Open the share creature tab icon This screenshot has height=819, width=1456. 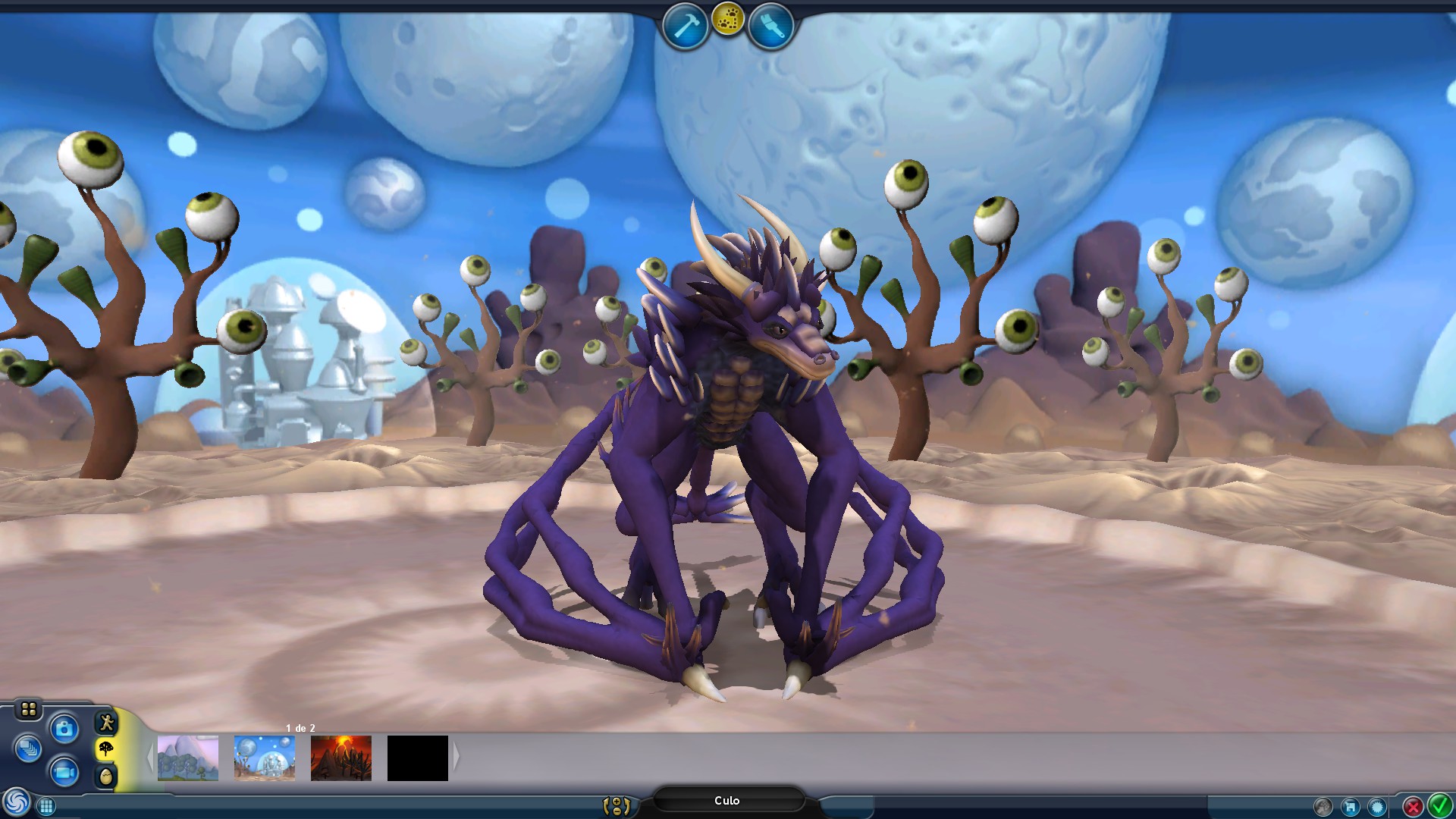coord(1323,807)
